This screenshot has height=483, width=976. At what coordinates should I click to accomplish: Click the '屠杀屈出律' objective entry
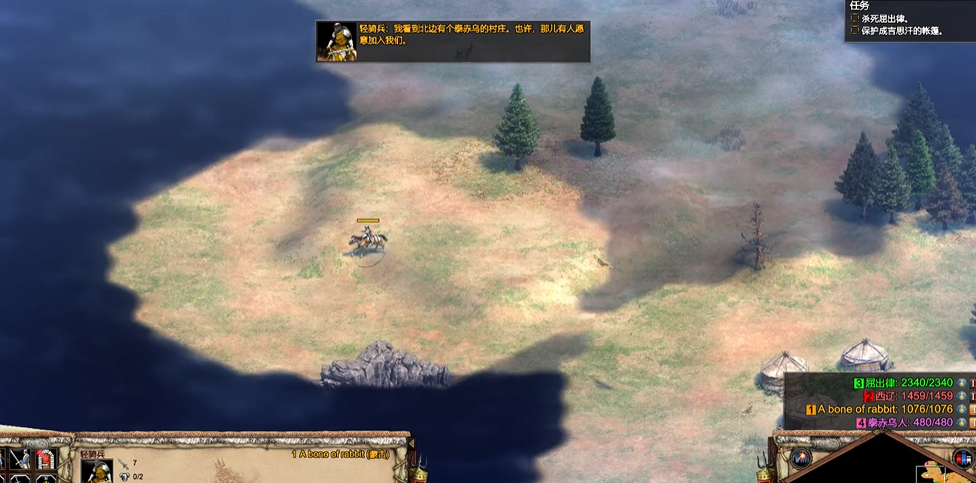tap(896, 18)
